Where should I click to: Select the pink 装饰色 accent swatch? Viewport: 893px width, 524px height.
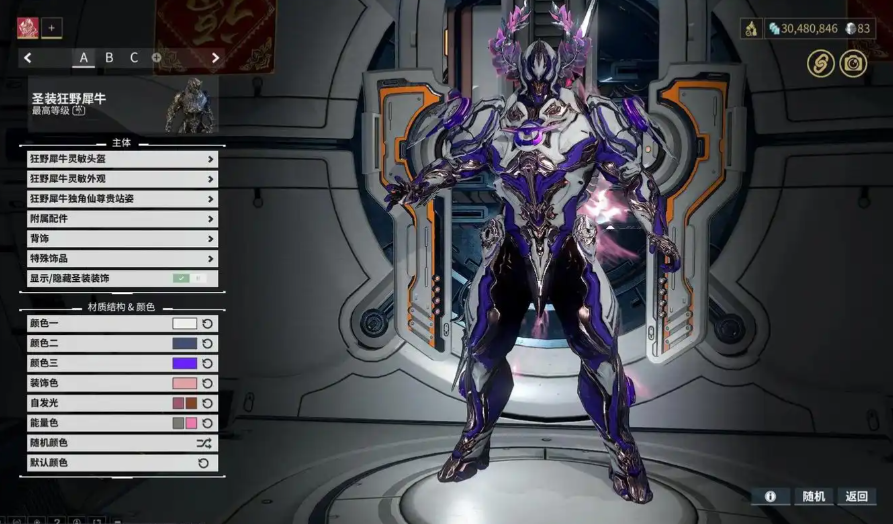[184, 384]
